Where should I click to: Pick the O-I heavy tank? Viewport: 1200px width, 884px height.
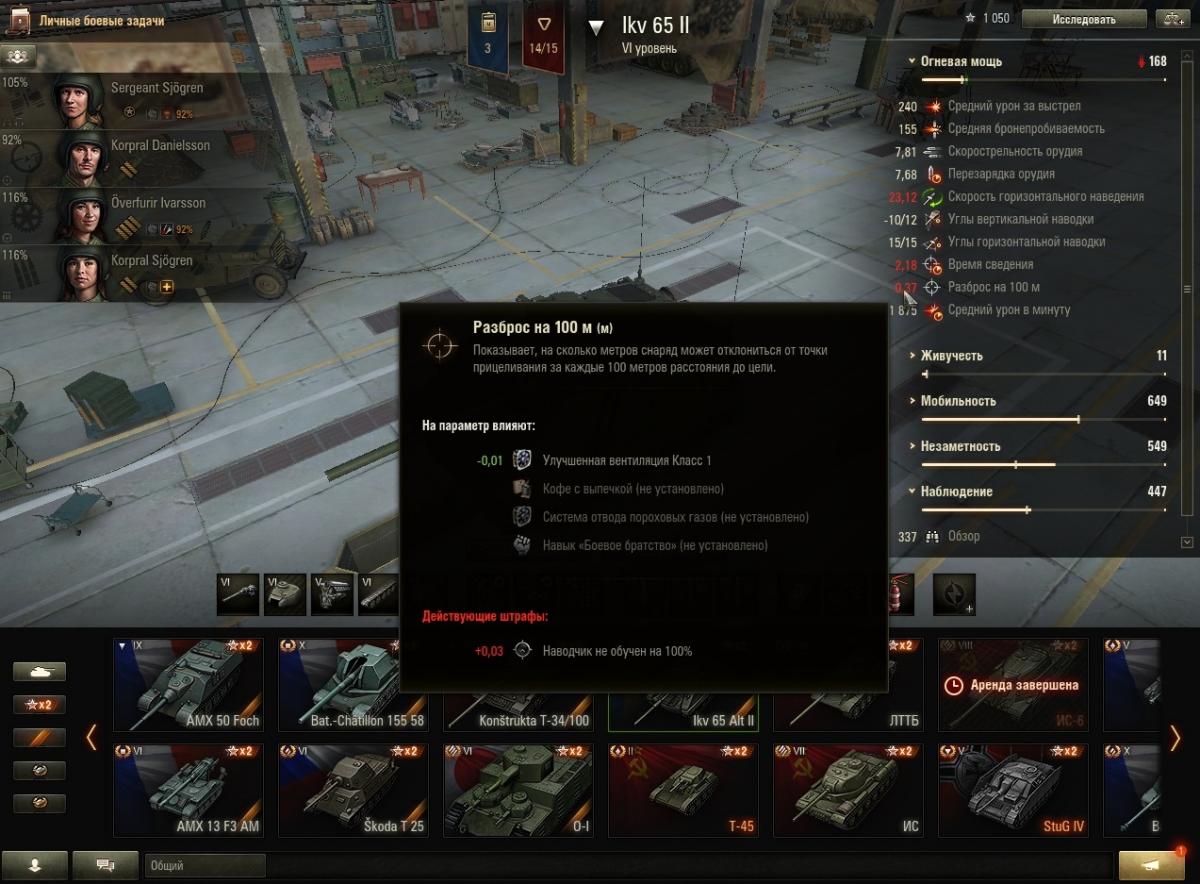pyautogui.click(x=518, y=790)
